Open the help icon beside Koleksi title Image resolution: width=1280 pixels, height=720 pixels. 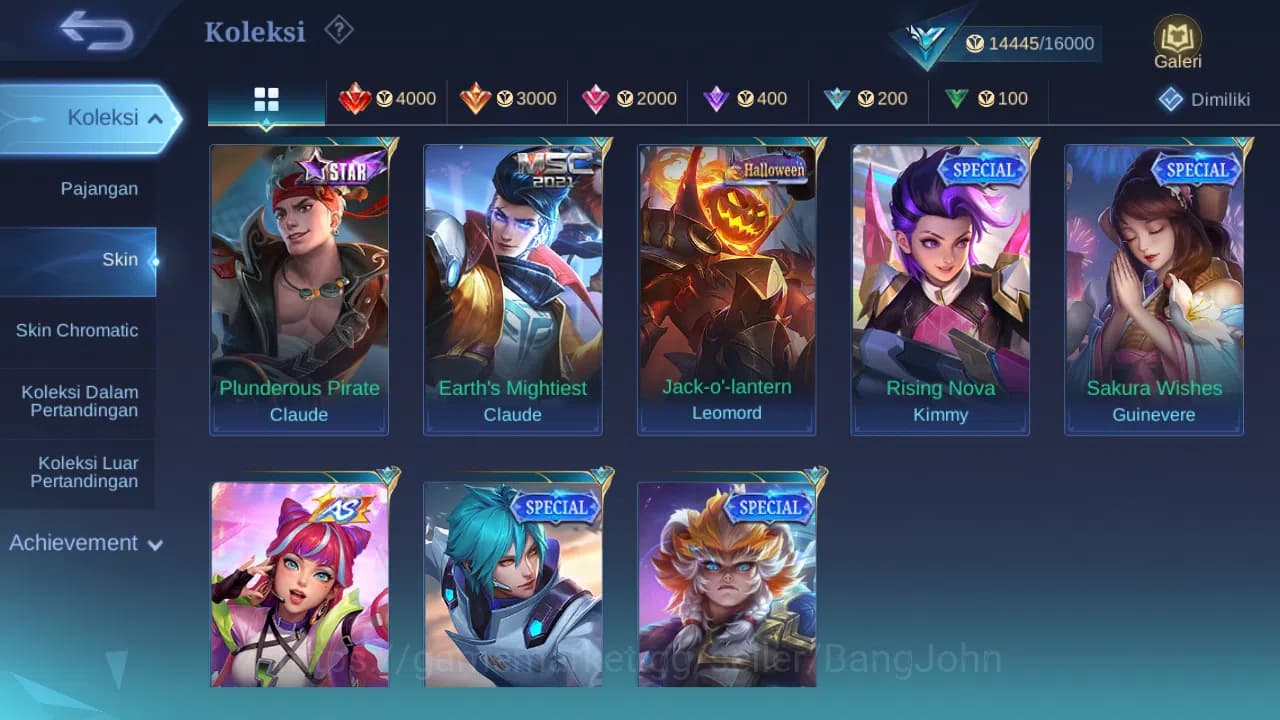coord(338,31)
